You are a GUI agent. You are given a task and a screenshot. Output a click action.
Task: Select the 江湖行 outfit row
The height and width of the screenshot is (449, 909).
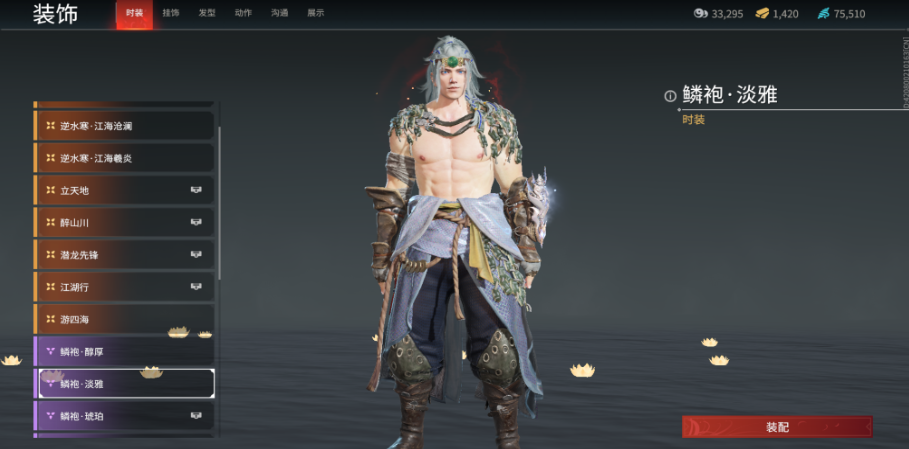[124, 287]
